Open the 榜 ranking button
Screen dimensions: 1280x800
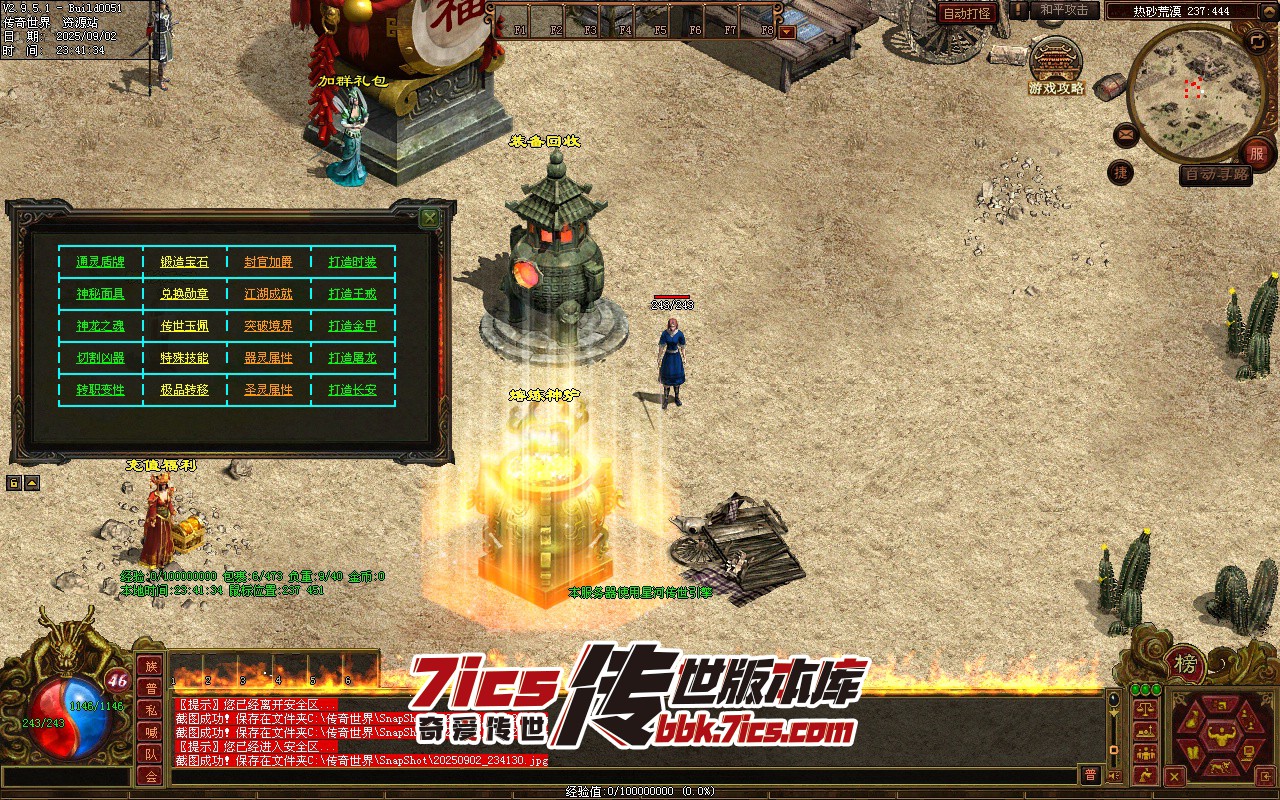(x=1185, y=664)
